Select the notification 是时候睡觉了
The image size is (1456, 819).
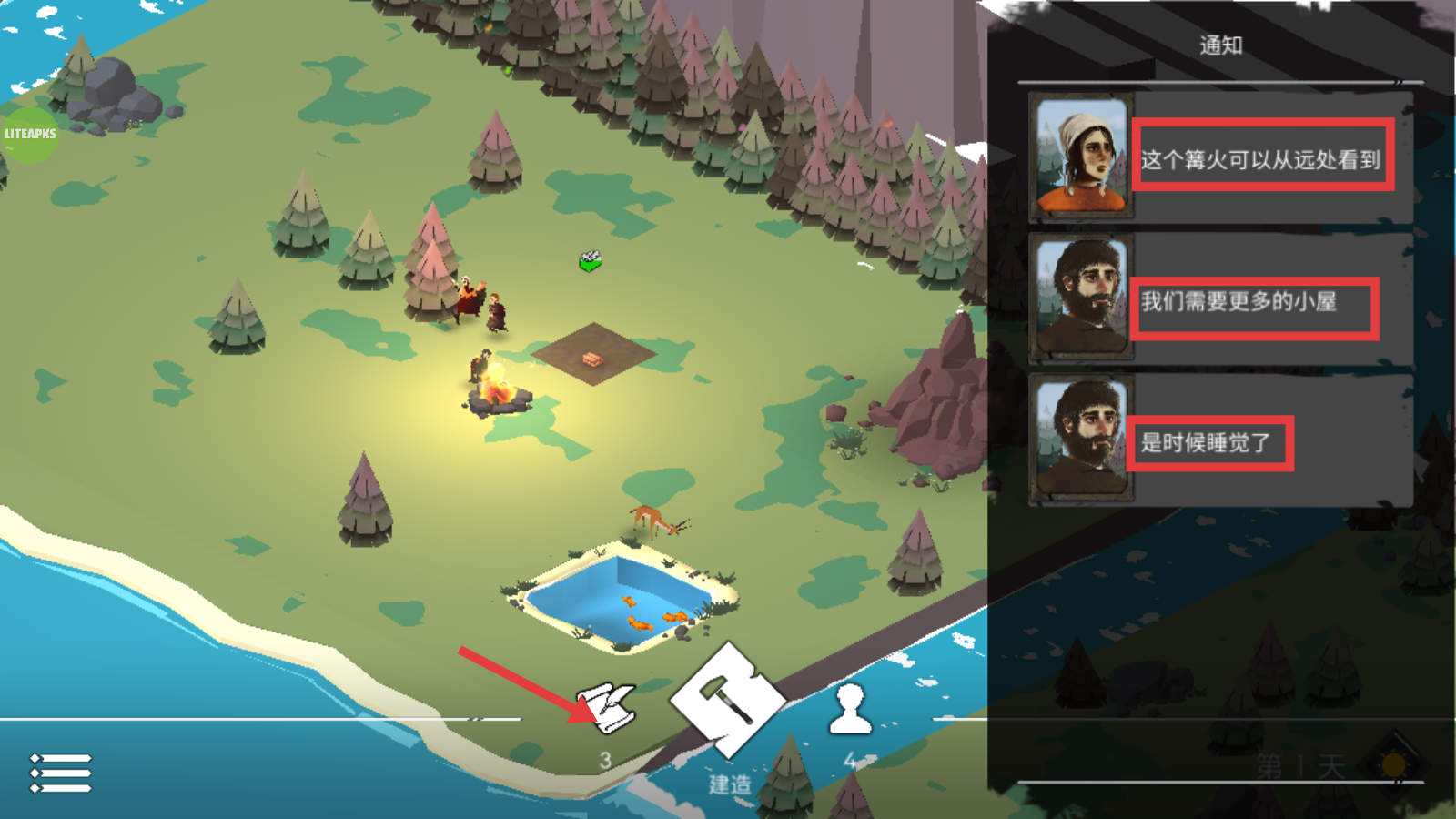(1207, 443)
